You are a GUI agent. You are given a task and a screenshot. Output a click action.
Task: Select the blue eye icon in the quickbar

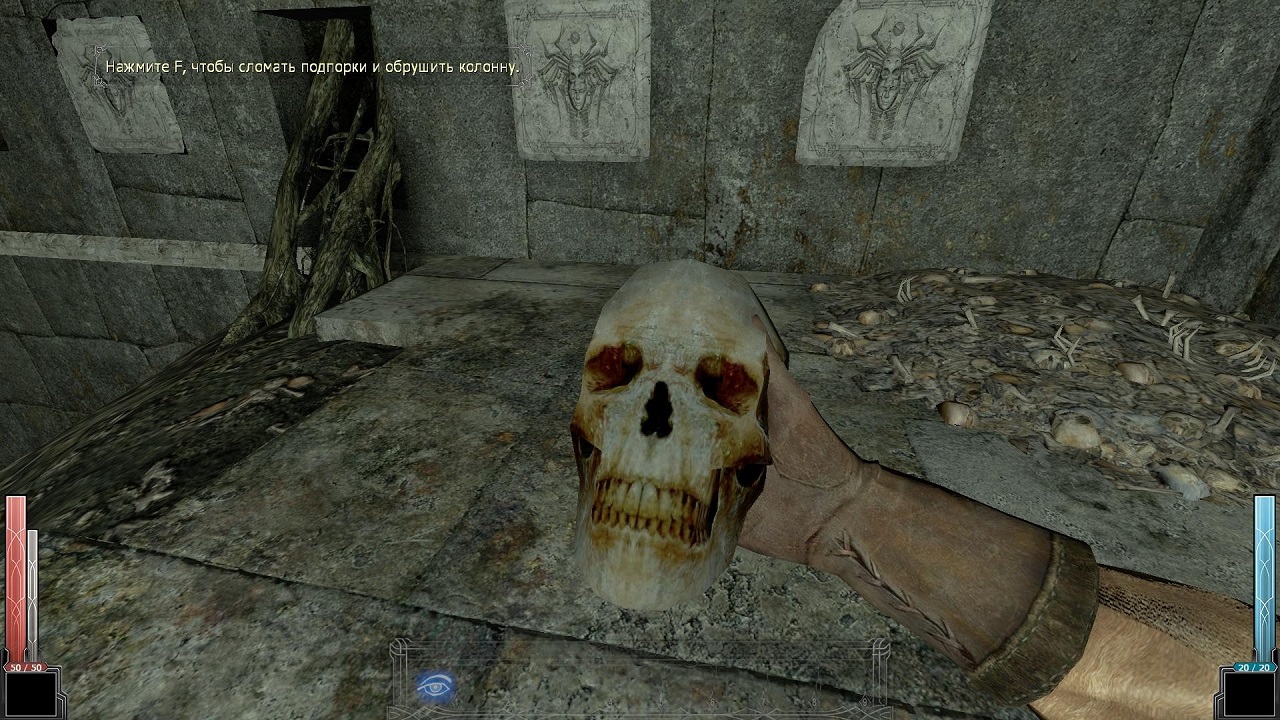(436, 686)
